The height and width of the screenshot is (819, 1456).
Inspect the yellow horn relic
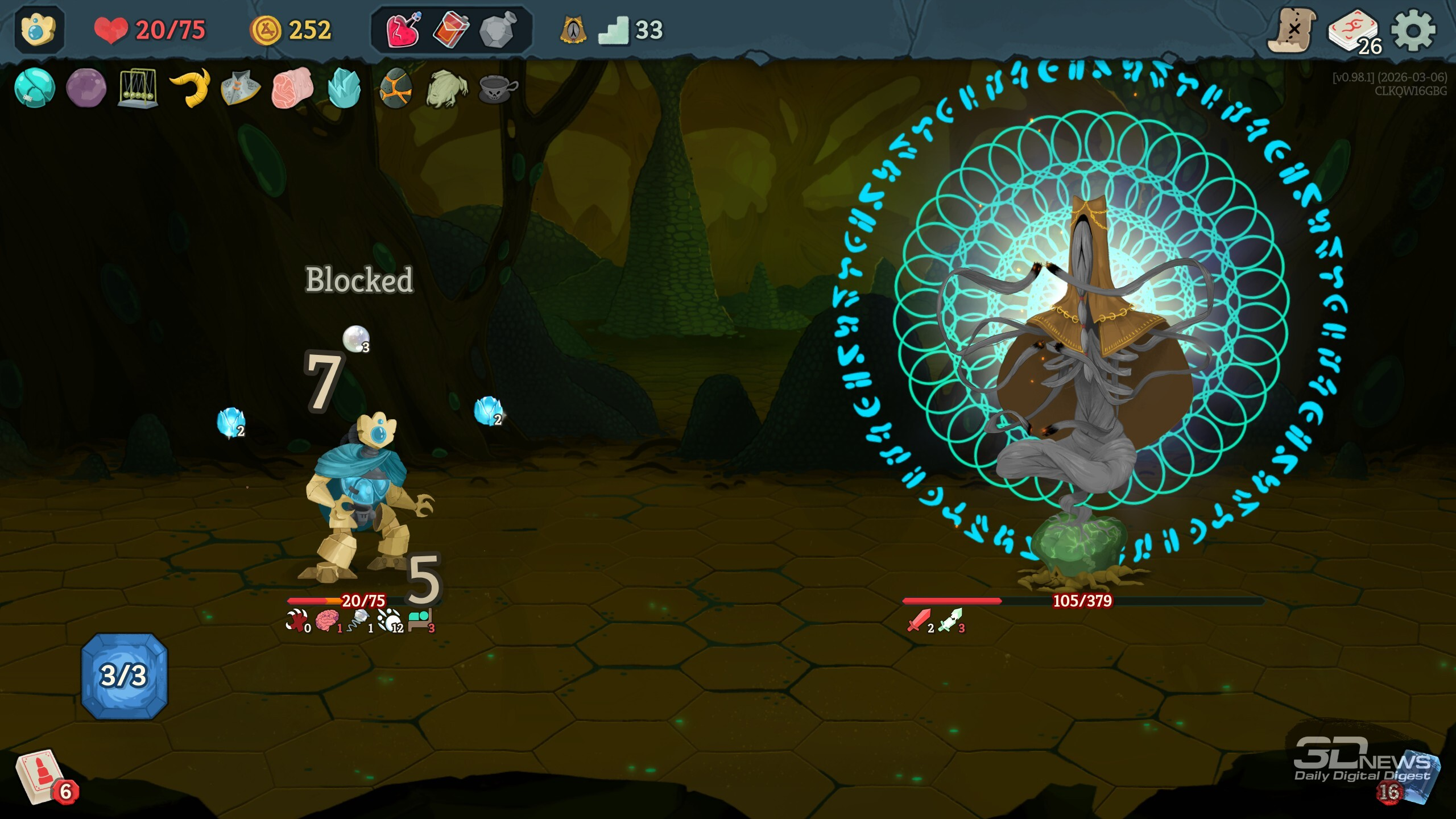click(x=190, y=87)
